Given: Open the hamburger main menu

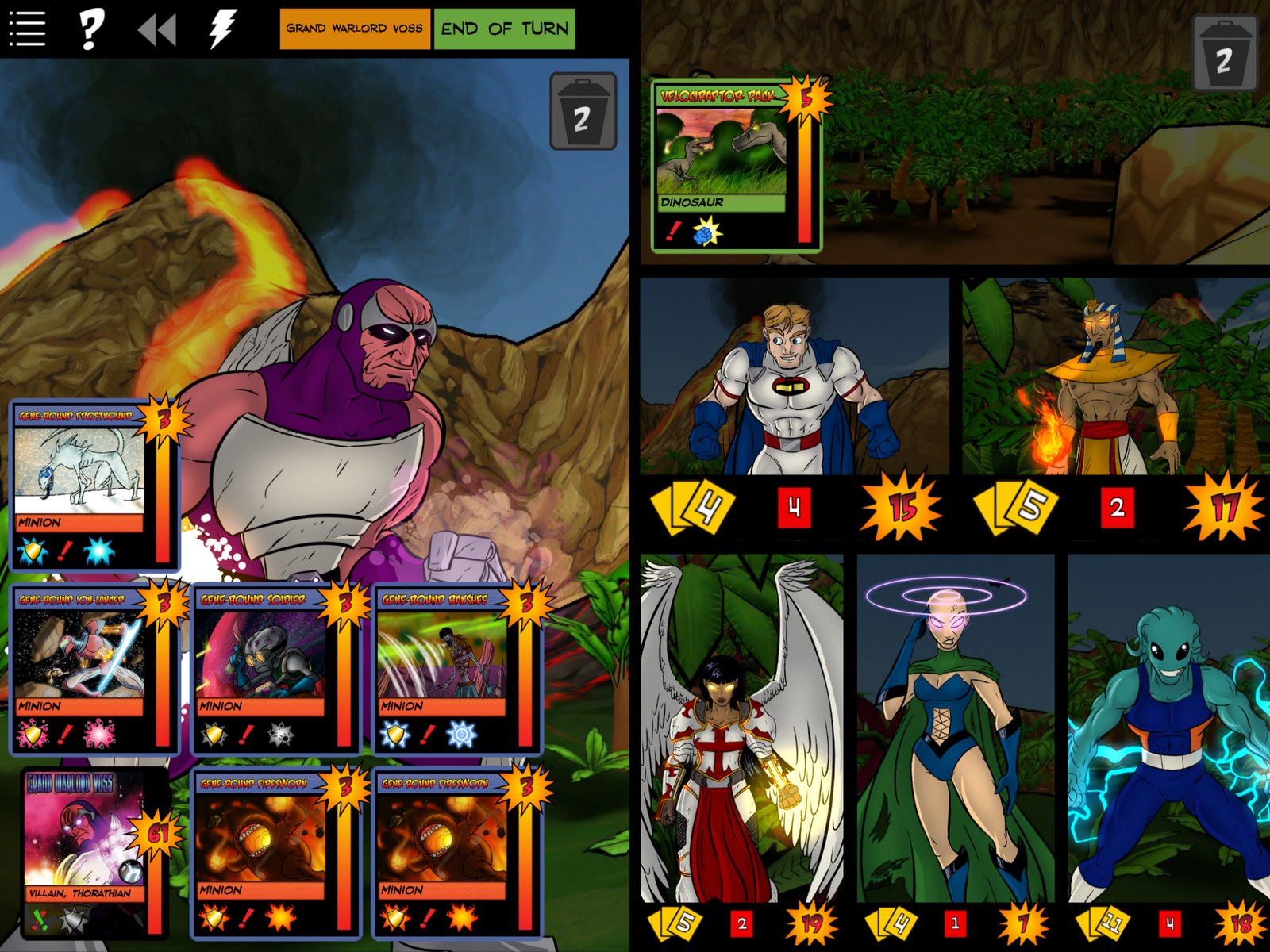Looking at the screenshot, I should click(x=27, y=29).
